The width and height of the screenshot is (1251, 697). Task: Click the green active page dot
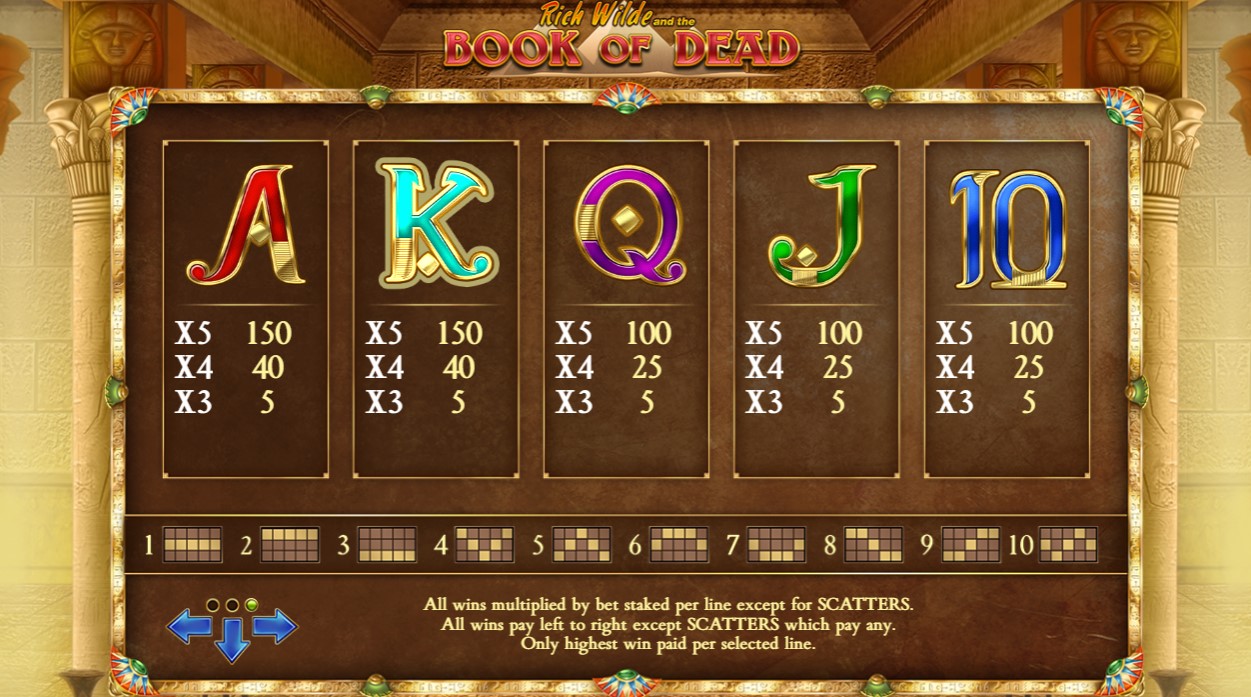[251, 605]
